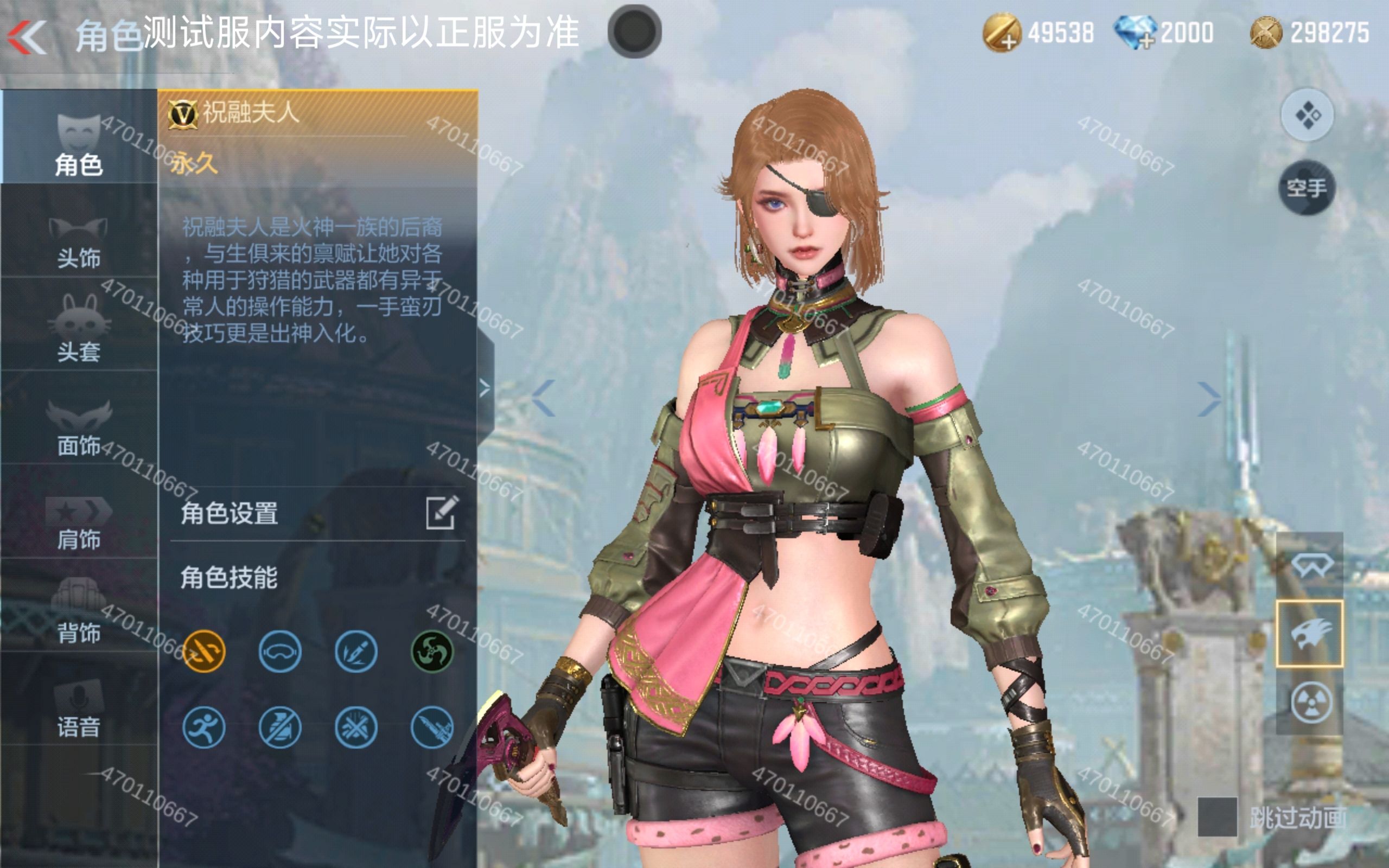1389x868 pixels.
Task: Select the orange highlighted character skill icon
Action: (x=204, y=651)
